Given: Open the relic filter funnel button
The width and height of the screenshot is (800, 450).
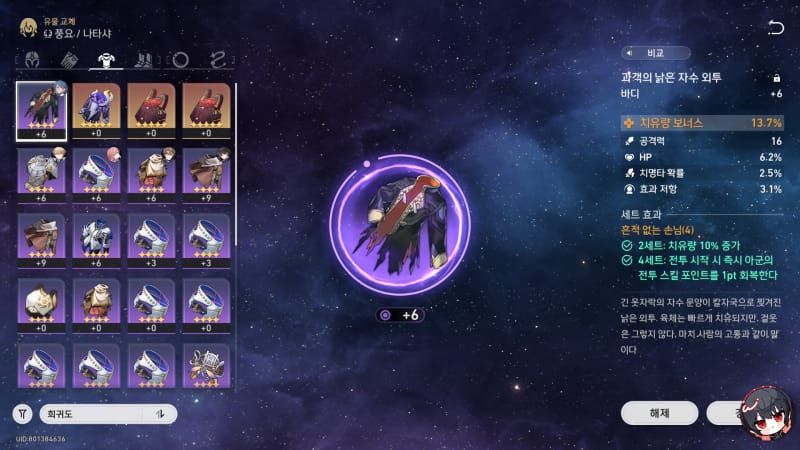Looking at the screenshot, I should [x=24, y=413].
